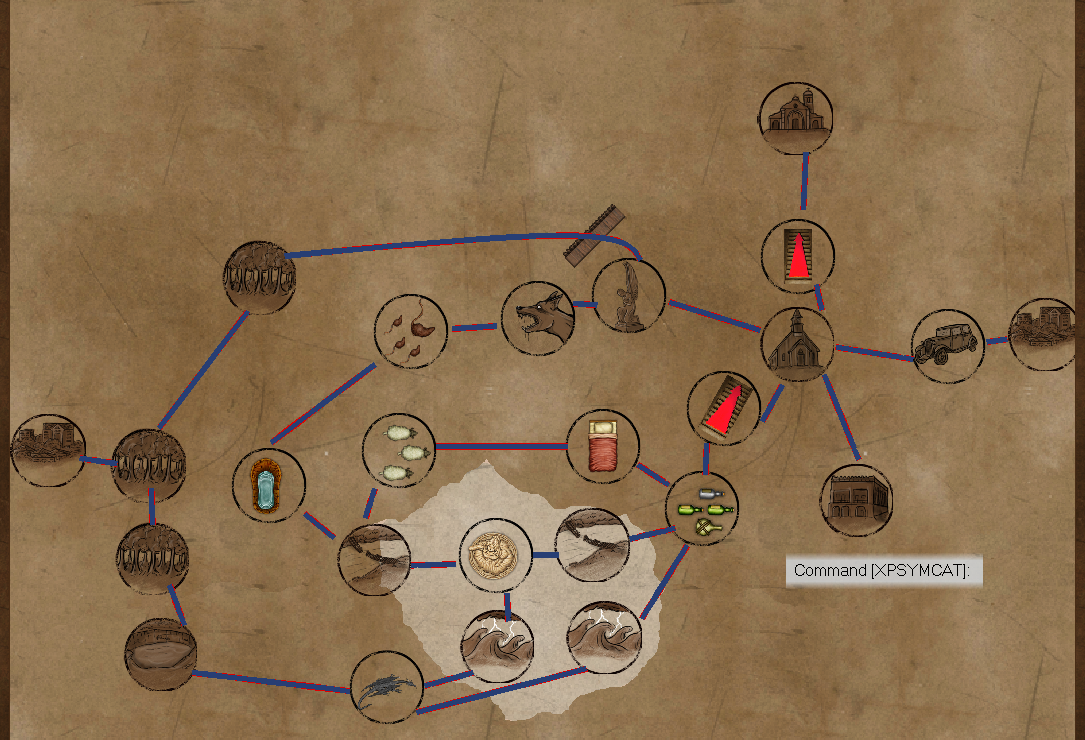Screen dimensions: 1085x740
Task: Choose the stone statue node
Action: tap(628, 295)
